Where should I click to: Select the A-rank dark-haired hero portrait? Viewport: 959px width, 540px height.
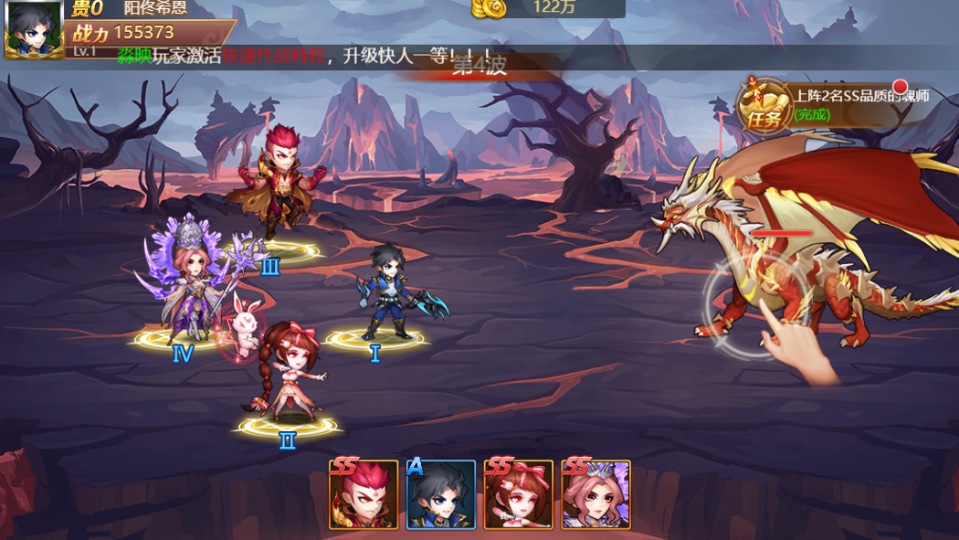coord(441,495)
